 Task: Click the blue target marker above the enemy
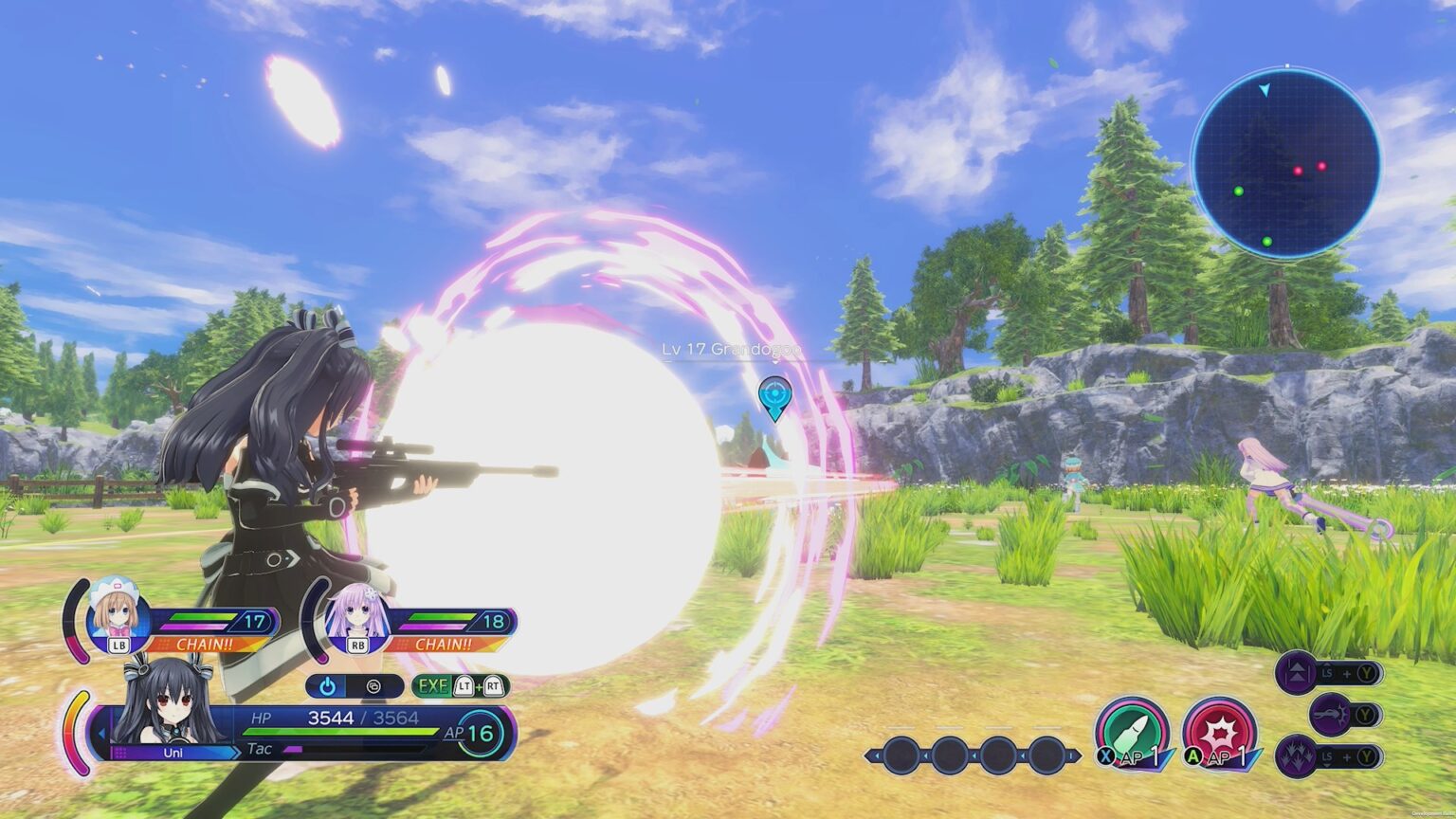[773, 398]
